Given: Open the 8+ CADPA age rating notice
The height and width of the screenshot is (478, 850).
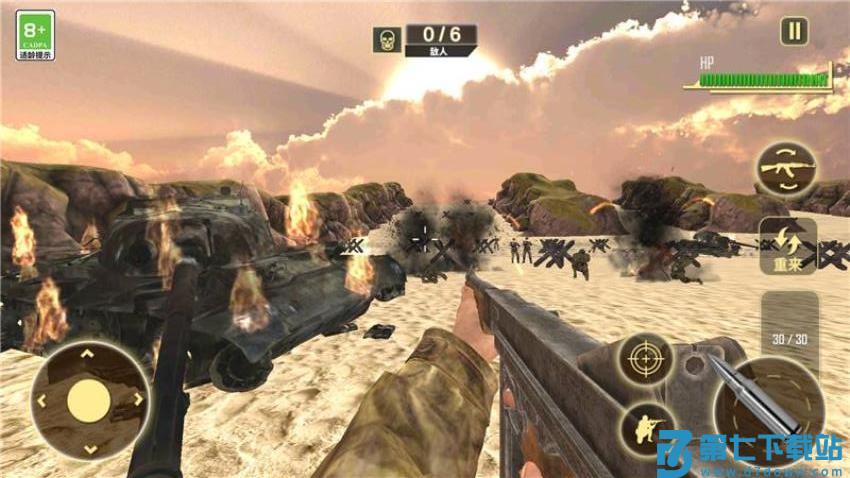Looking at the screenshot, I should click(35, 34).
